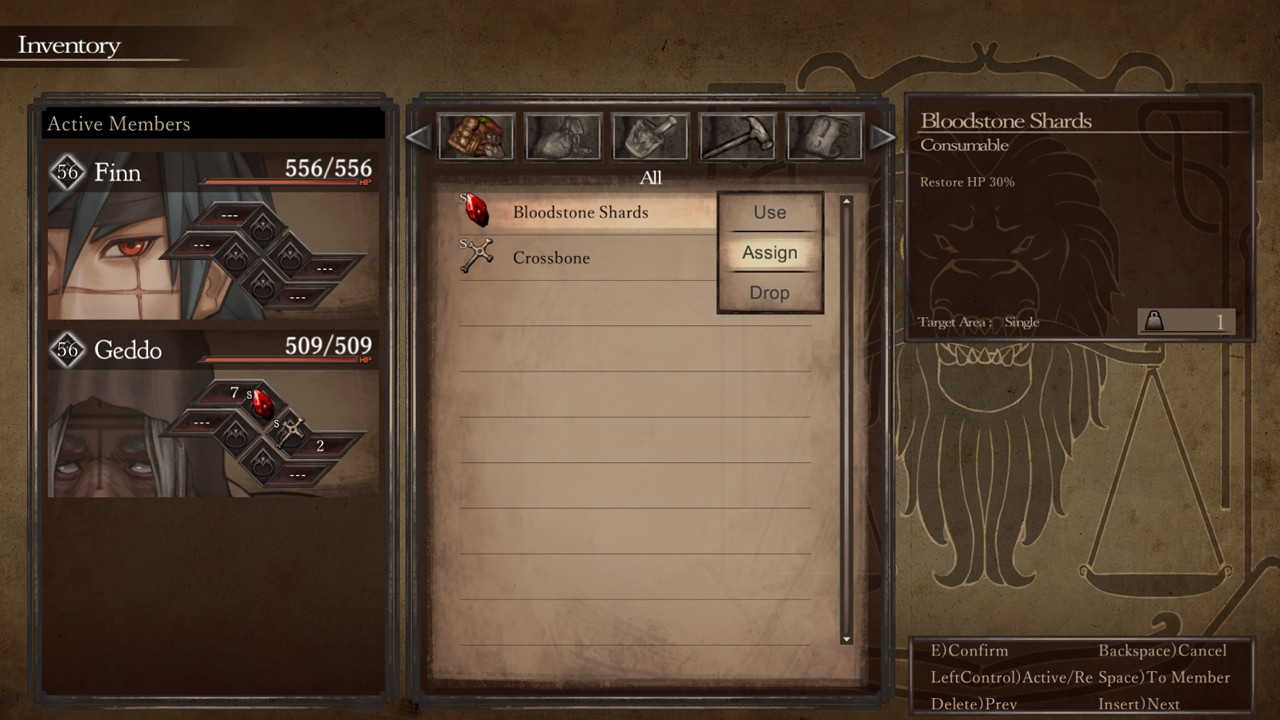Click Geddo's Bloodstone Shards quick slot
This screenshot has width=1280, height=720.
point(262,404)
